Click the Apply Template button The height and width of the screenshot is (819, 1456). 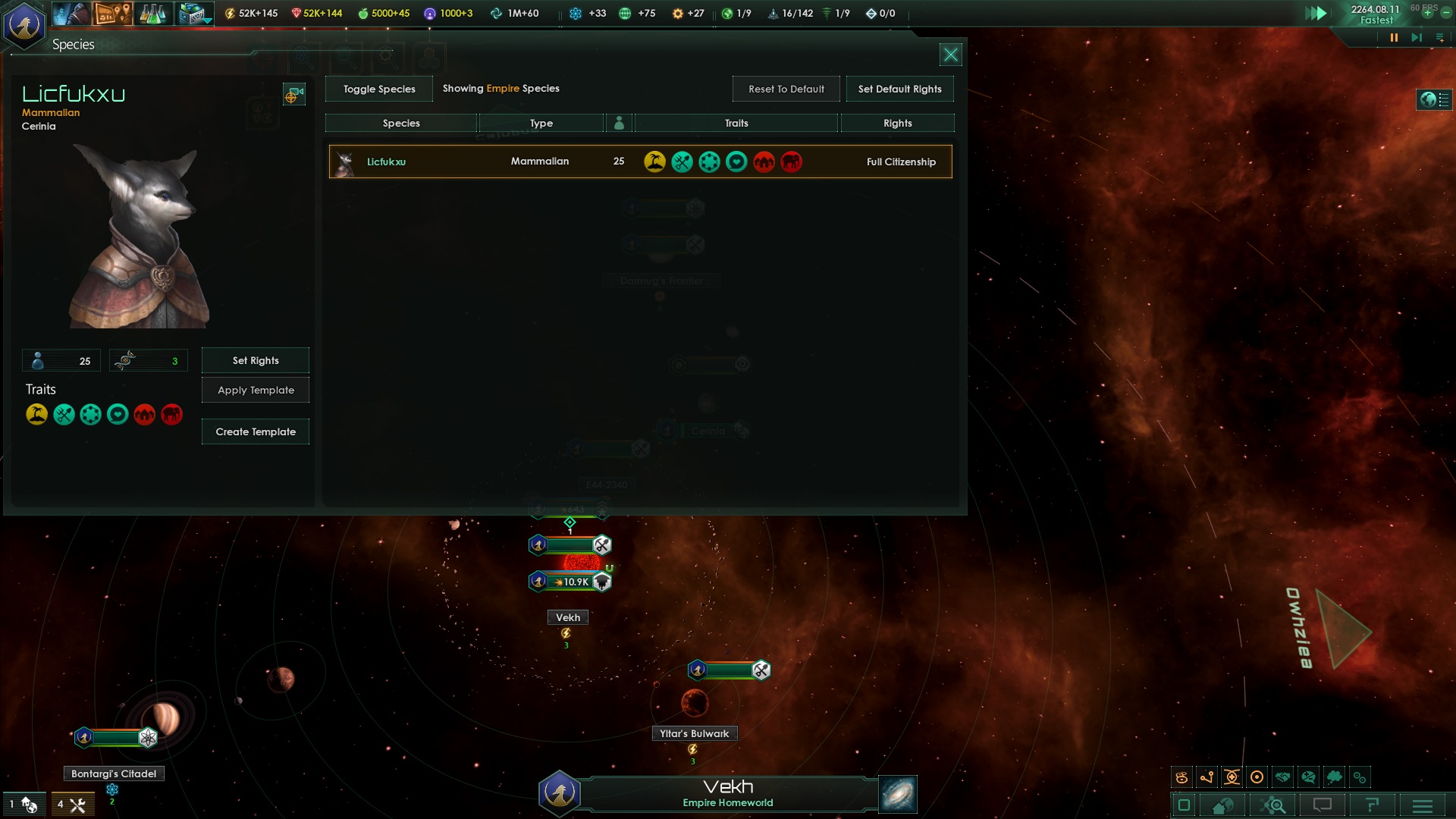(x=256, y=390)
